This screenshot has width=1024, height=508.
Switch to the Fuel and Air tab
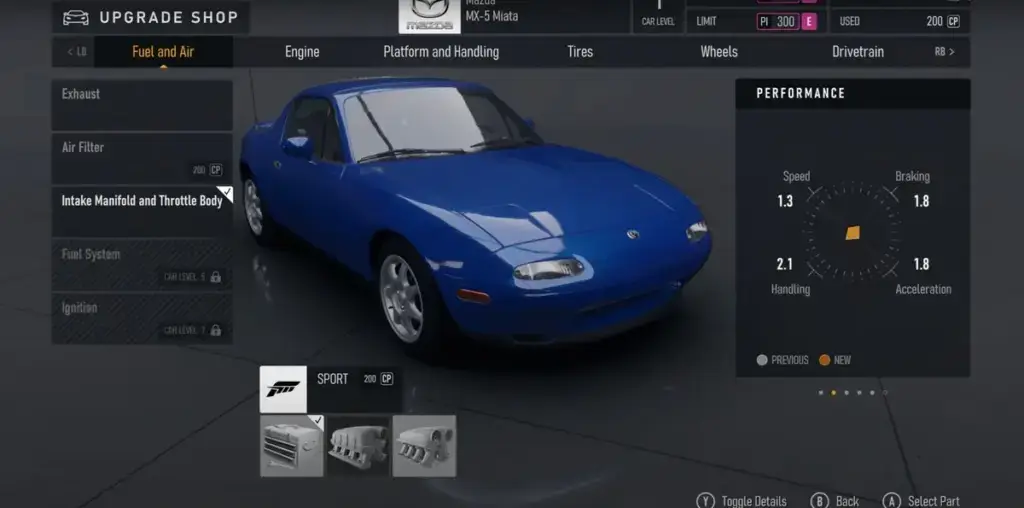click(163, 52)
